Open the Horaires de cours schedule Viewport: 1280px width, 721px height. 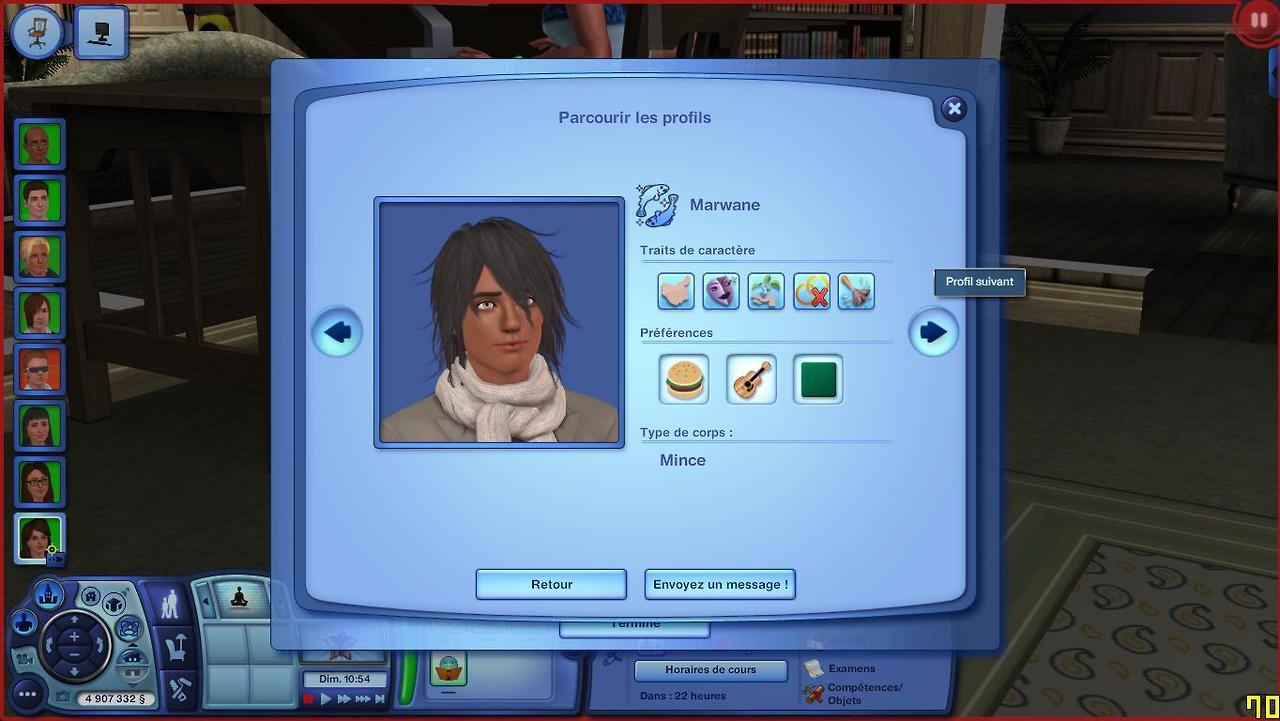coord(711,670)
